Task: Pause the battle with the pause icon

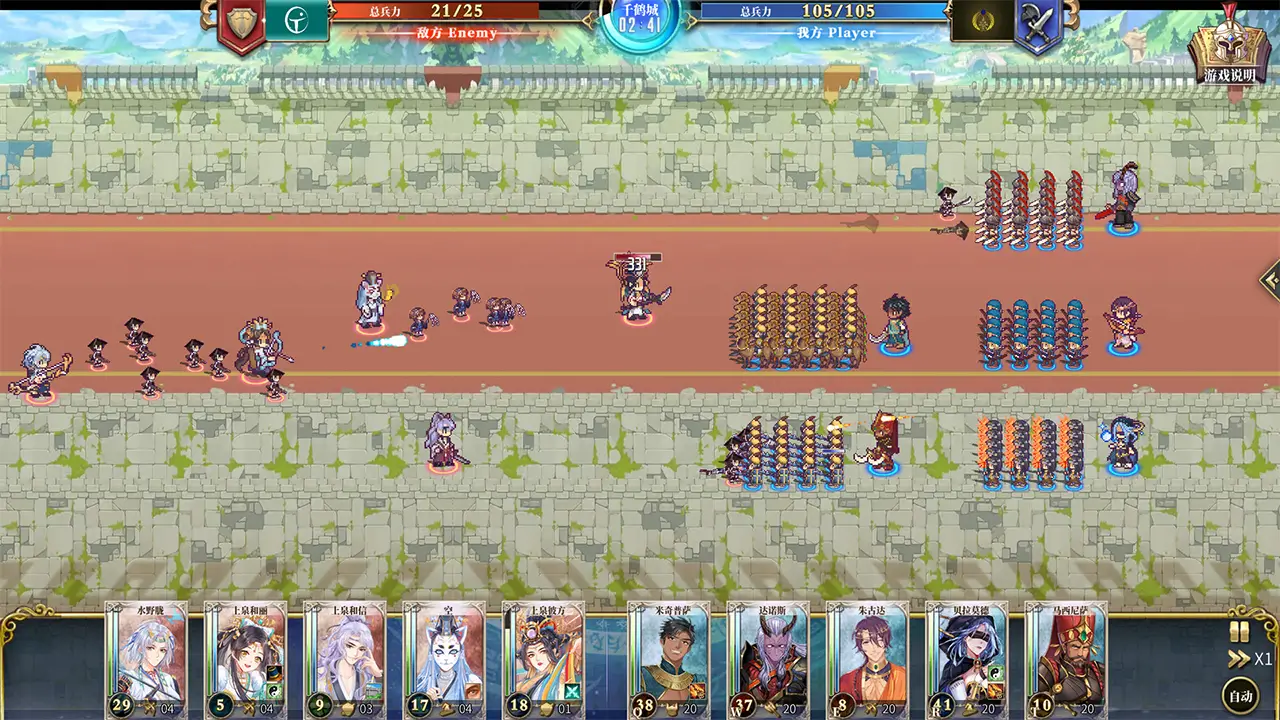Action: (x=1238, y=631)
